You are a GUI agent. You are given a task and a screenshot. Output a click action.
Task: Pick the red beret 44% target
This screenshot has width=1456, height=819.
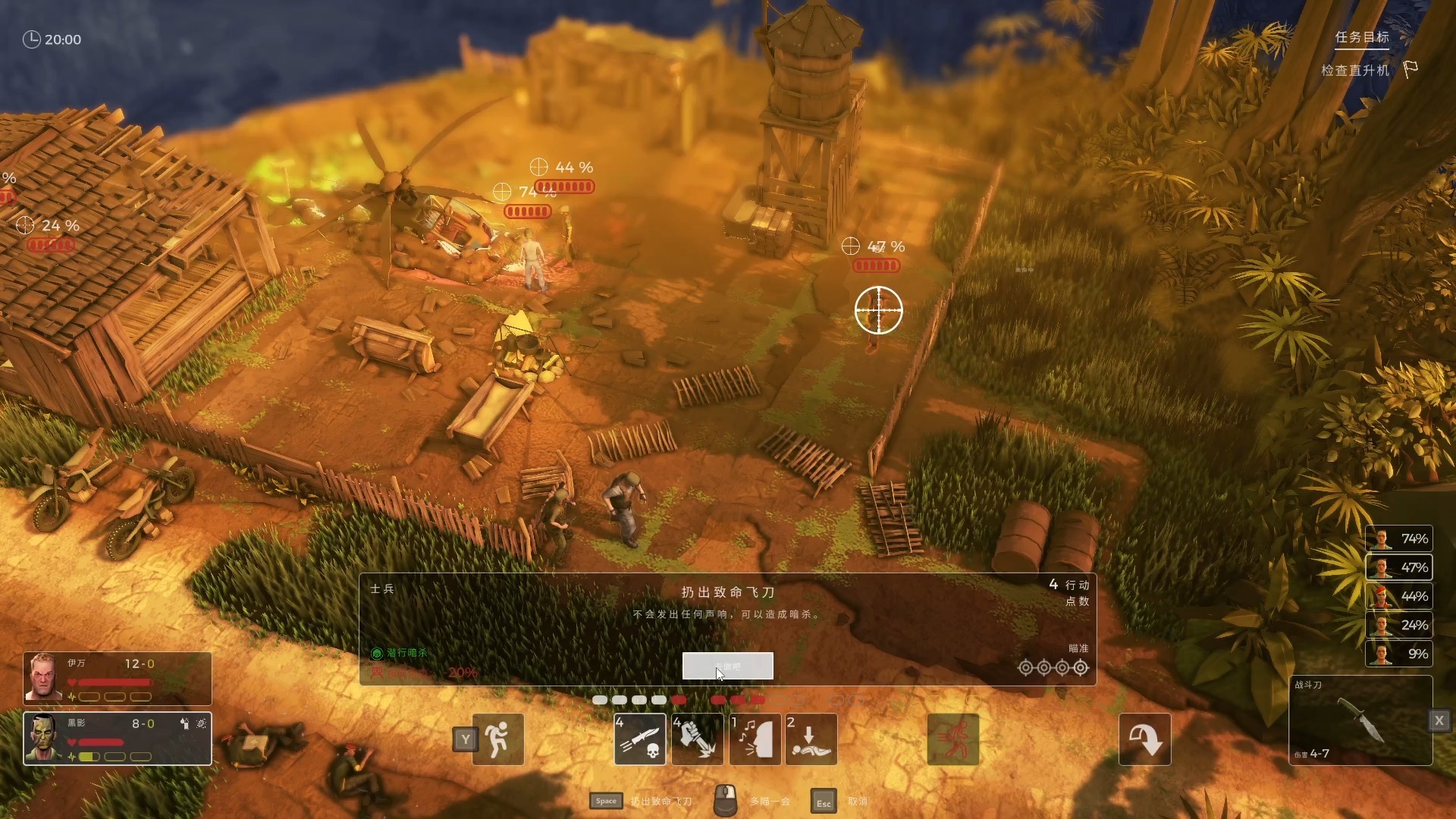[1399, 596]
